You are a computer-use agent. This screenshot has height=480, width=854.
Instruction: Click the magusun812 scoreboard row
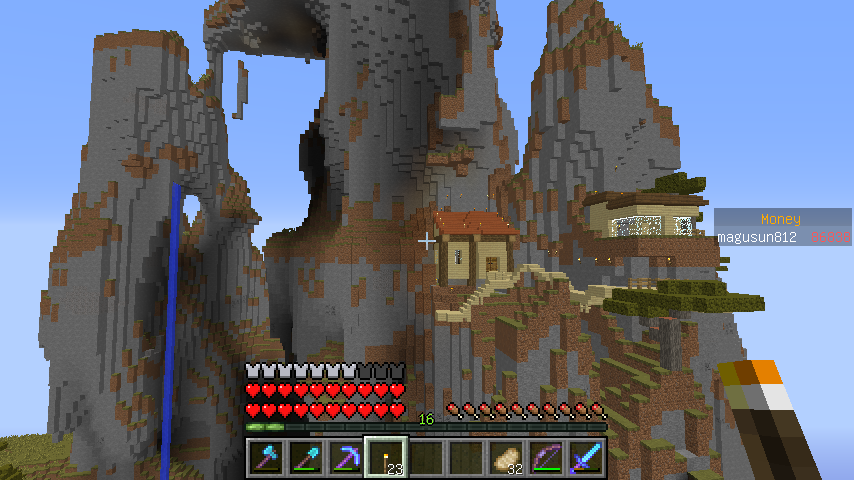(783, 237)
